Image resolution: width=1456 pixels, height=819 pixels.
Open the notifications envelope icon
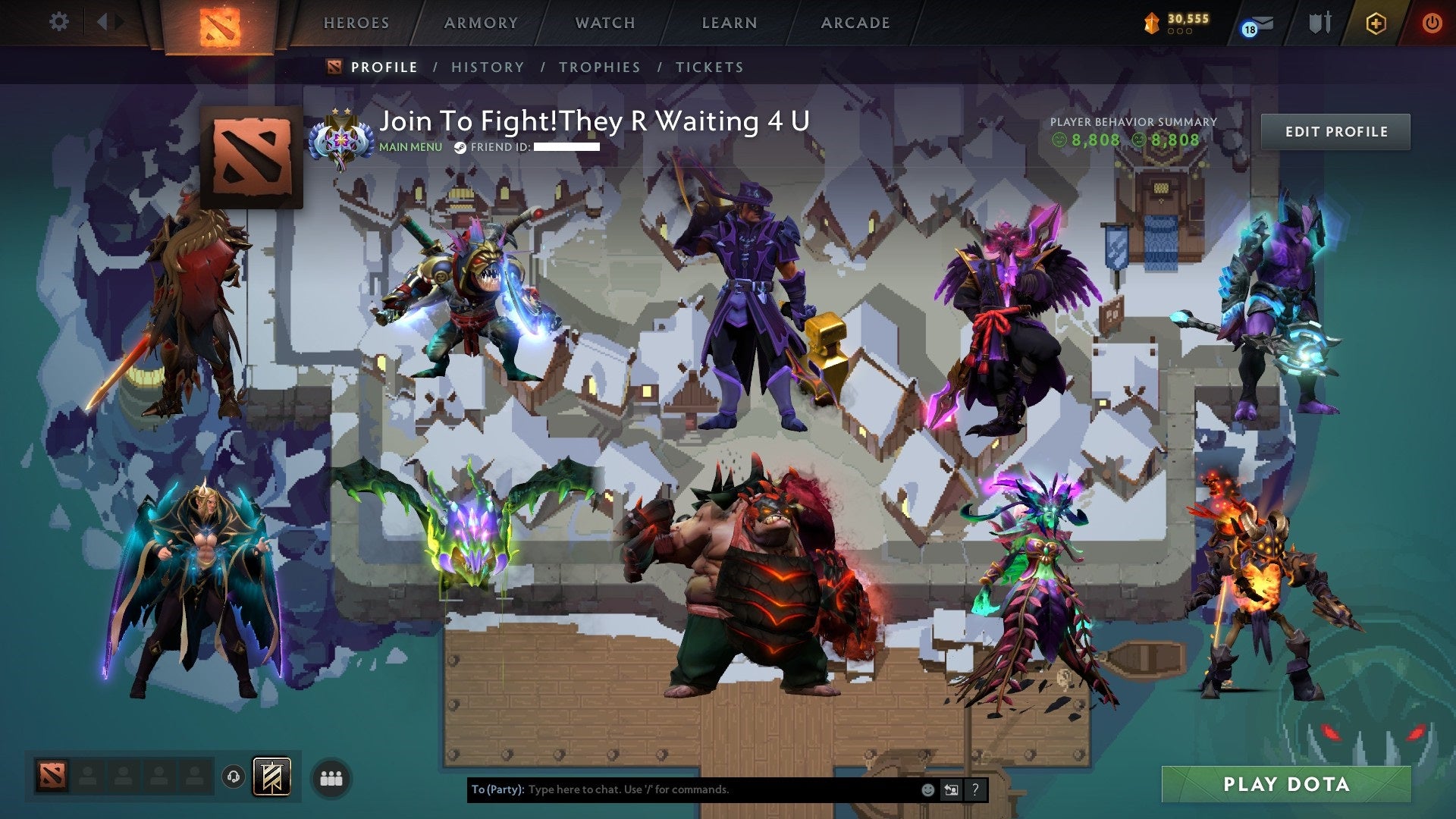click(1260, 23)
